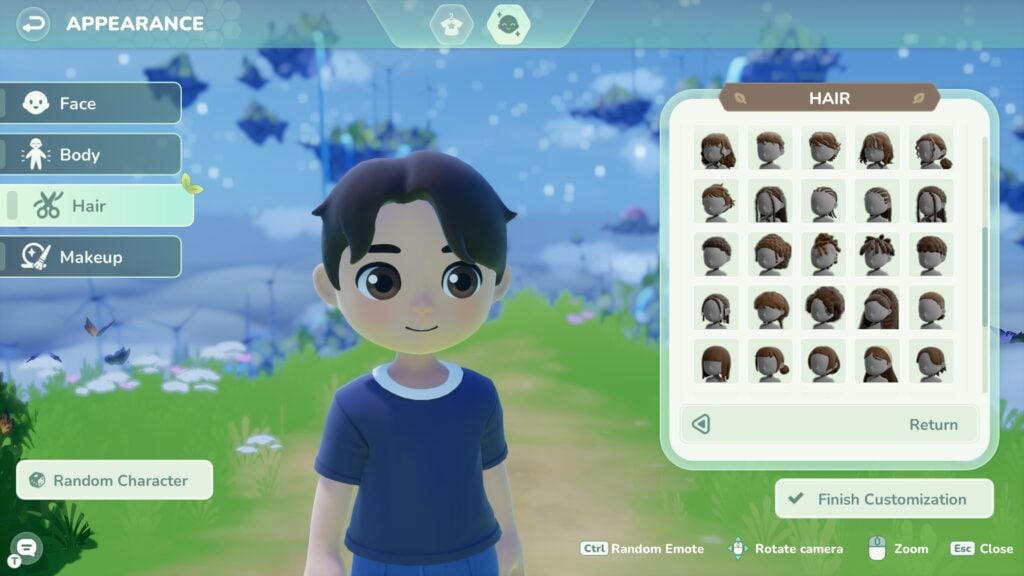The image size is (1024, 576).
Task: Go back using the Appearance return arrow
Action: [x=33, y=22]
